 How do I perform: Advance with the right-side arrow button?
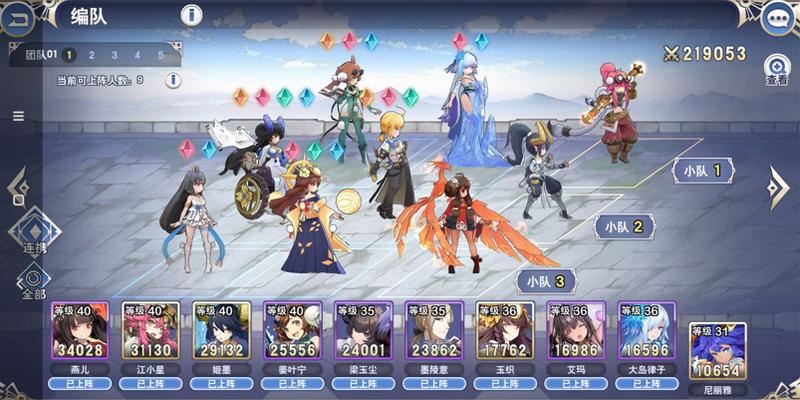779,186
